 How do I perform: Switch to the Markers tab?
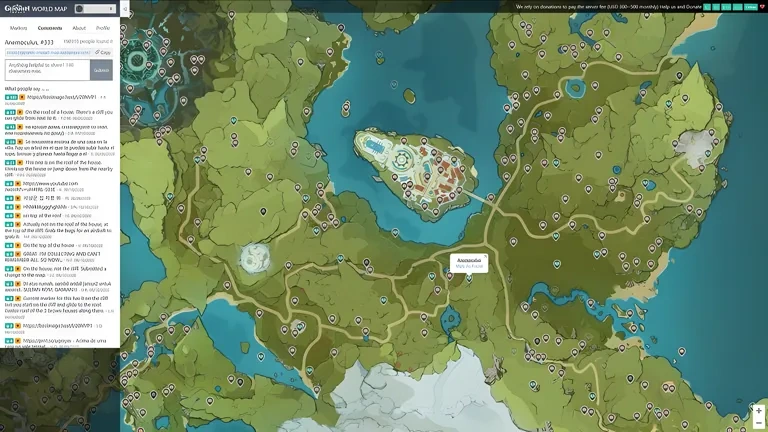click(18, 28)
